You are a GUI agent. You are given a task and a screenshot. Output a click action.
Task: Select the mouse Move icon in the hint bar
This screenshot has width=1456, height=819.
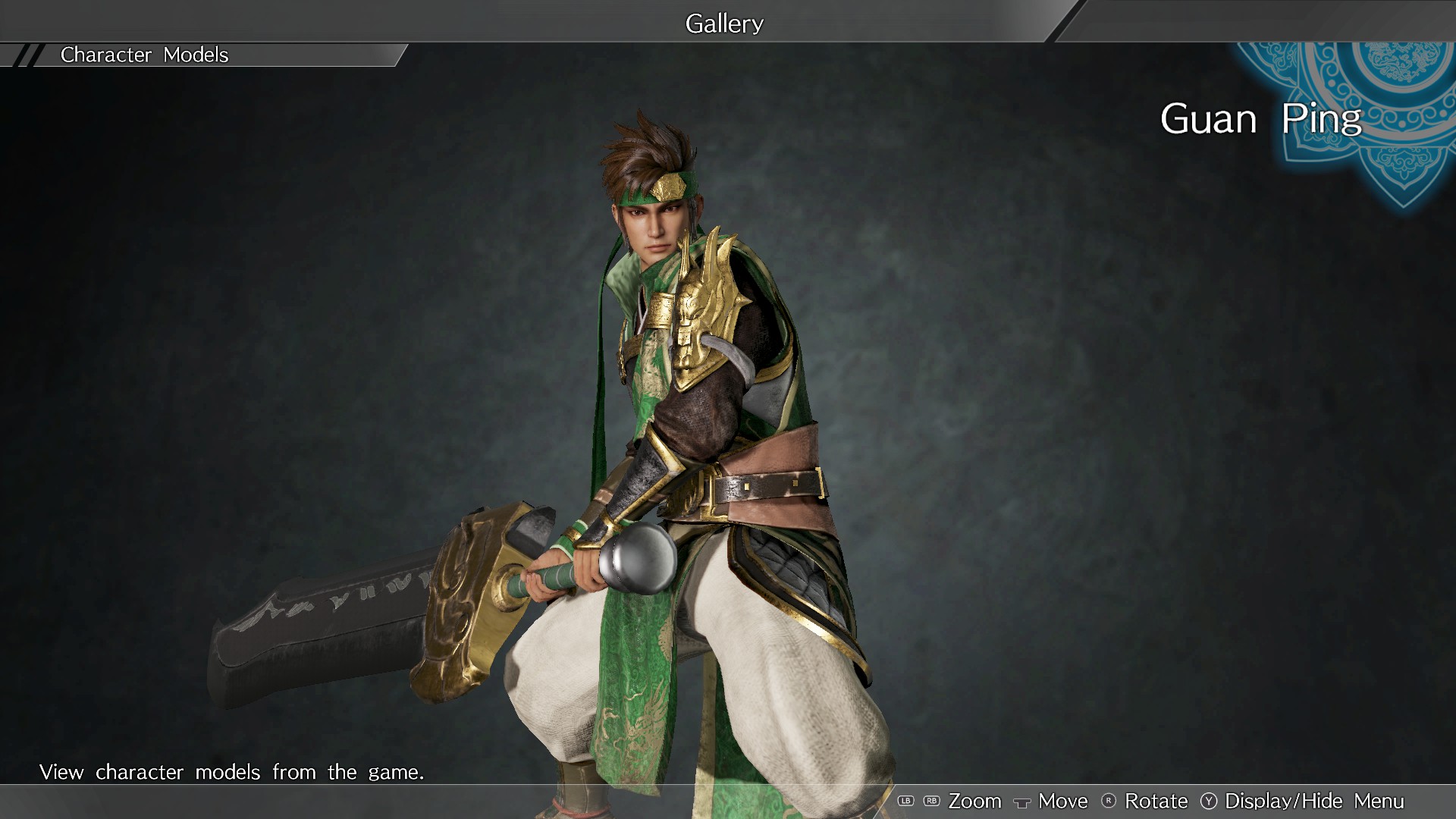(1022, 801)
